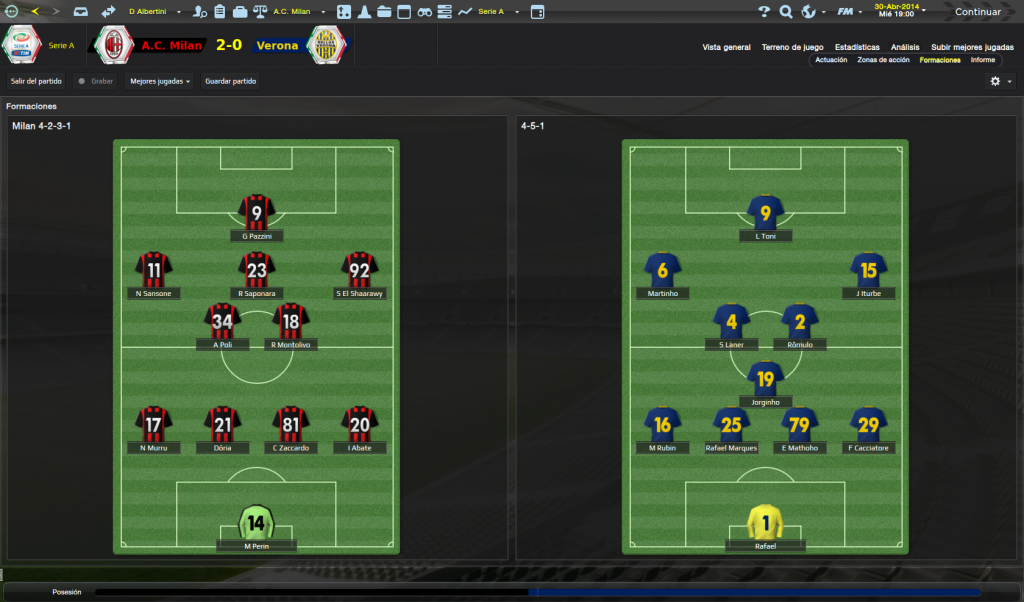Open the Informe subtab

click(982, 60)
